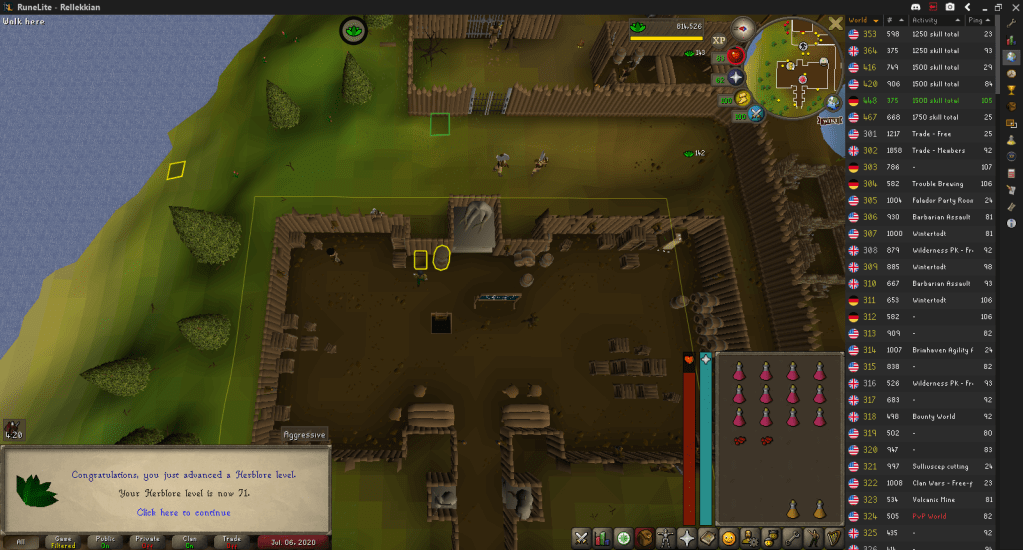Toggle run with the boot energy orb
This screenshot has width=1023, height=550.
pos(743,97)
